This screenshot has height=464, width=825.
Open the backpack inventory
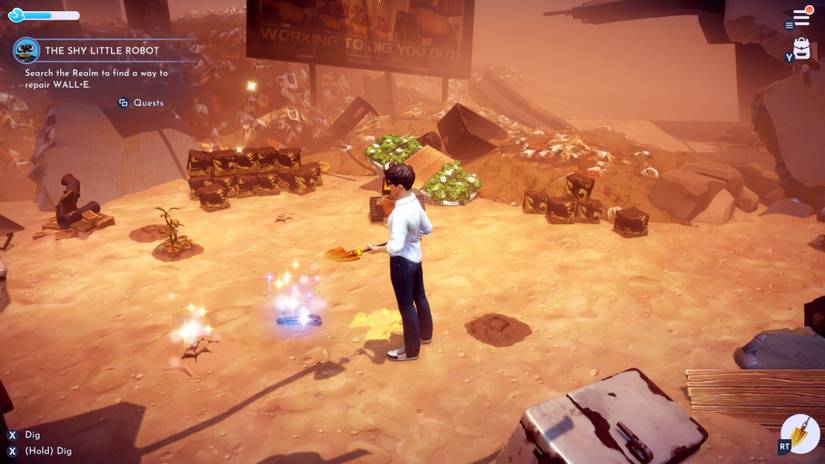801,48
